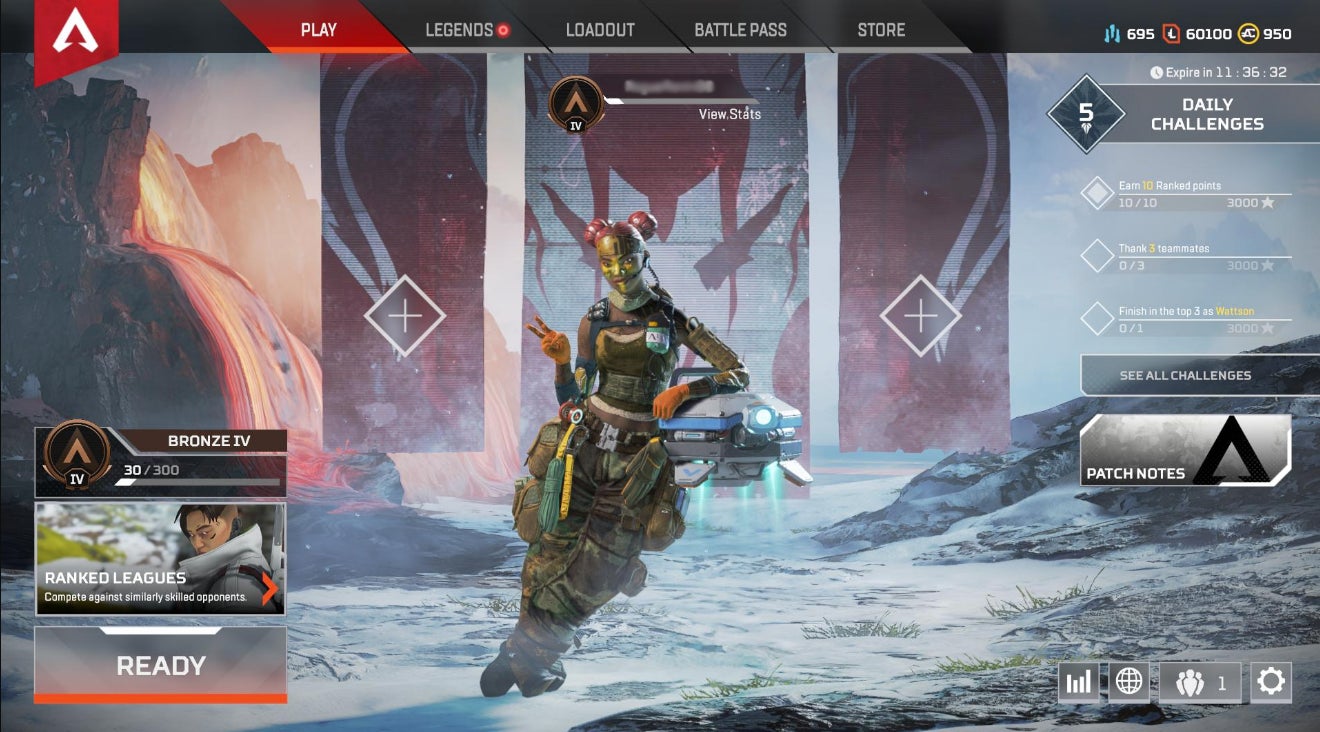View Stats under the player name
The height and width of the screenshot is (732, 1320).
729,114
